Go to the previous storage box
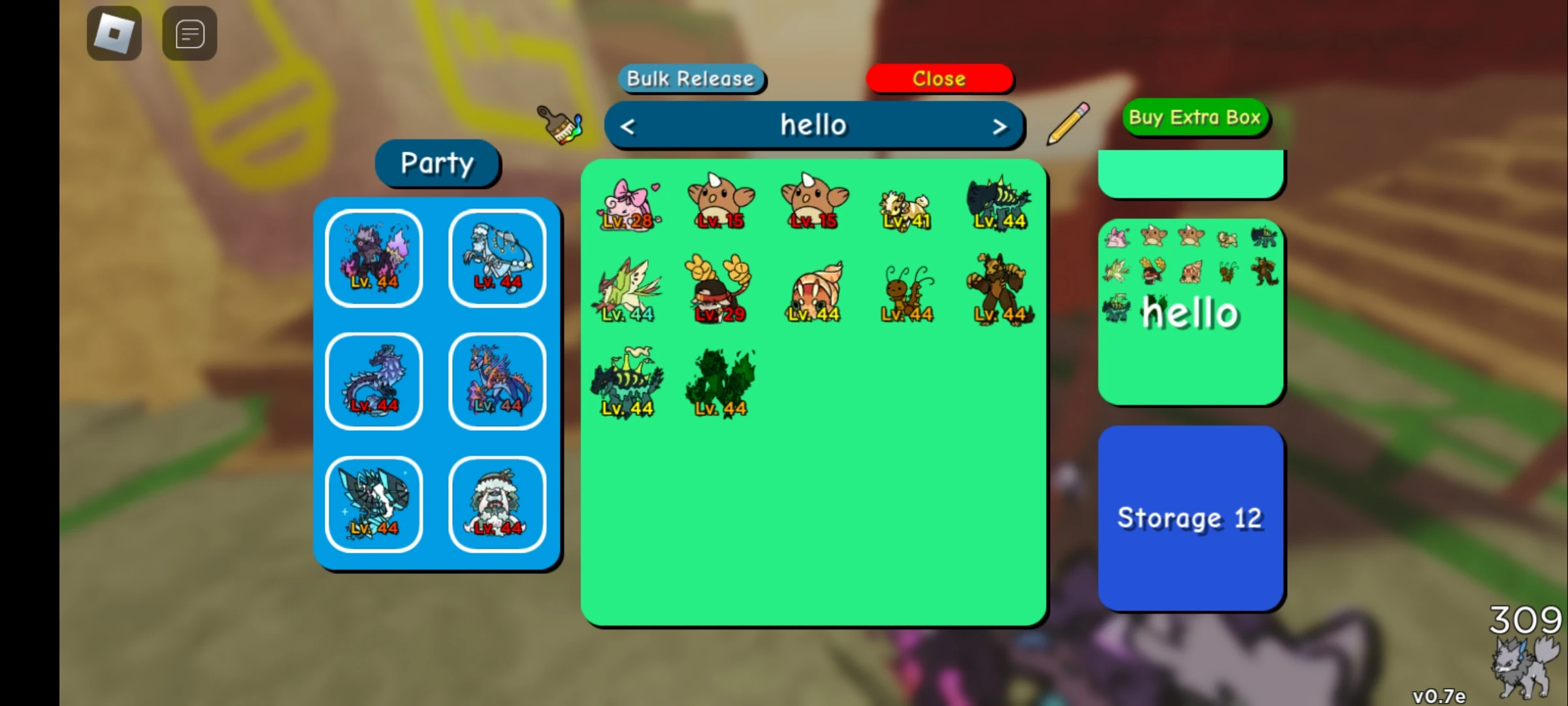This screenshot has height=706, width=1568. point(629,126)
